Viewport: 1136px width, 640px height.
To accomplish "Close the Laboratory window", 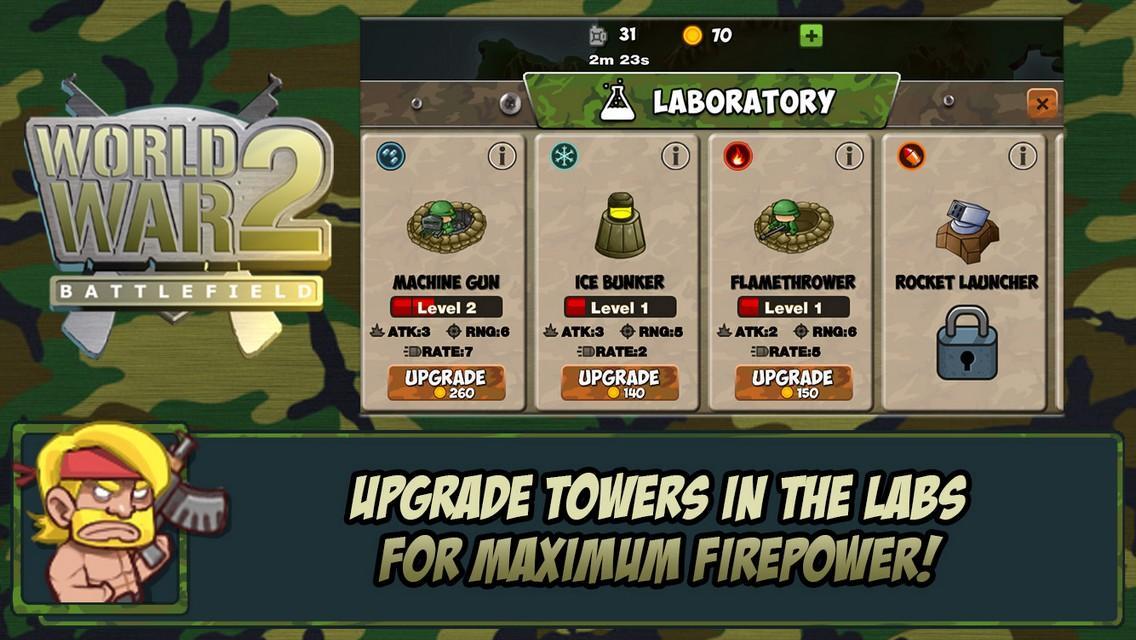I will [1042, 103].
